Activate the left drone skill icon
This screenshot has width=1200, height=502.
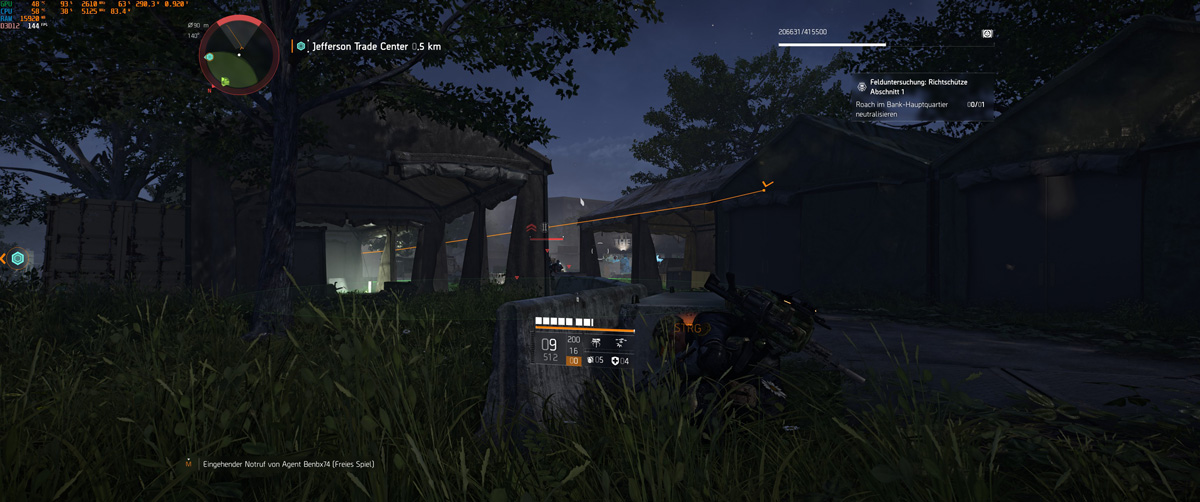[x=596, y=342]
